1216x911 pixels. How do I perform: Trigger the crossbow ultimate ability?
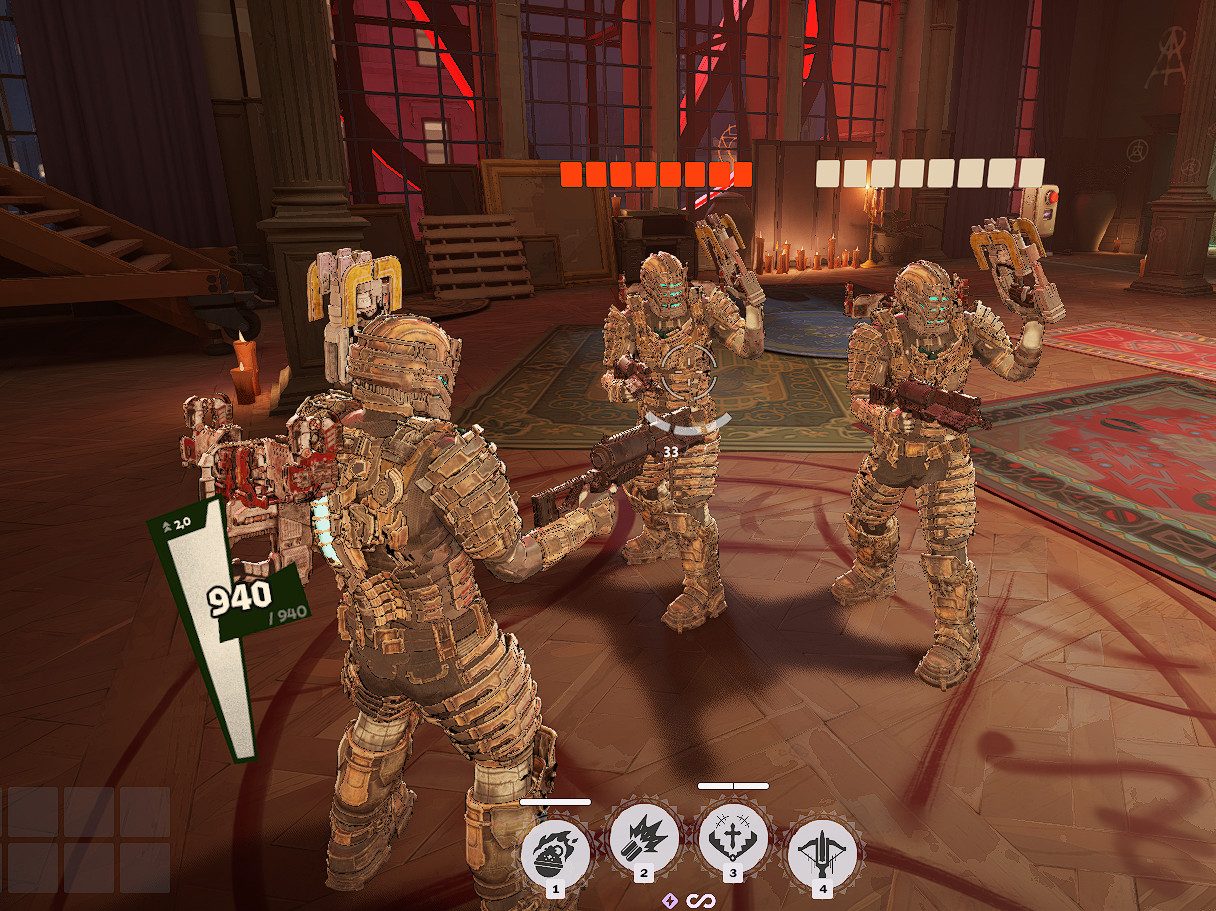822,852
